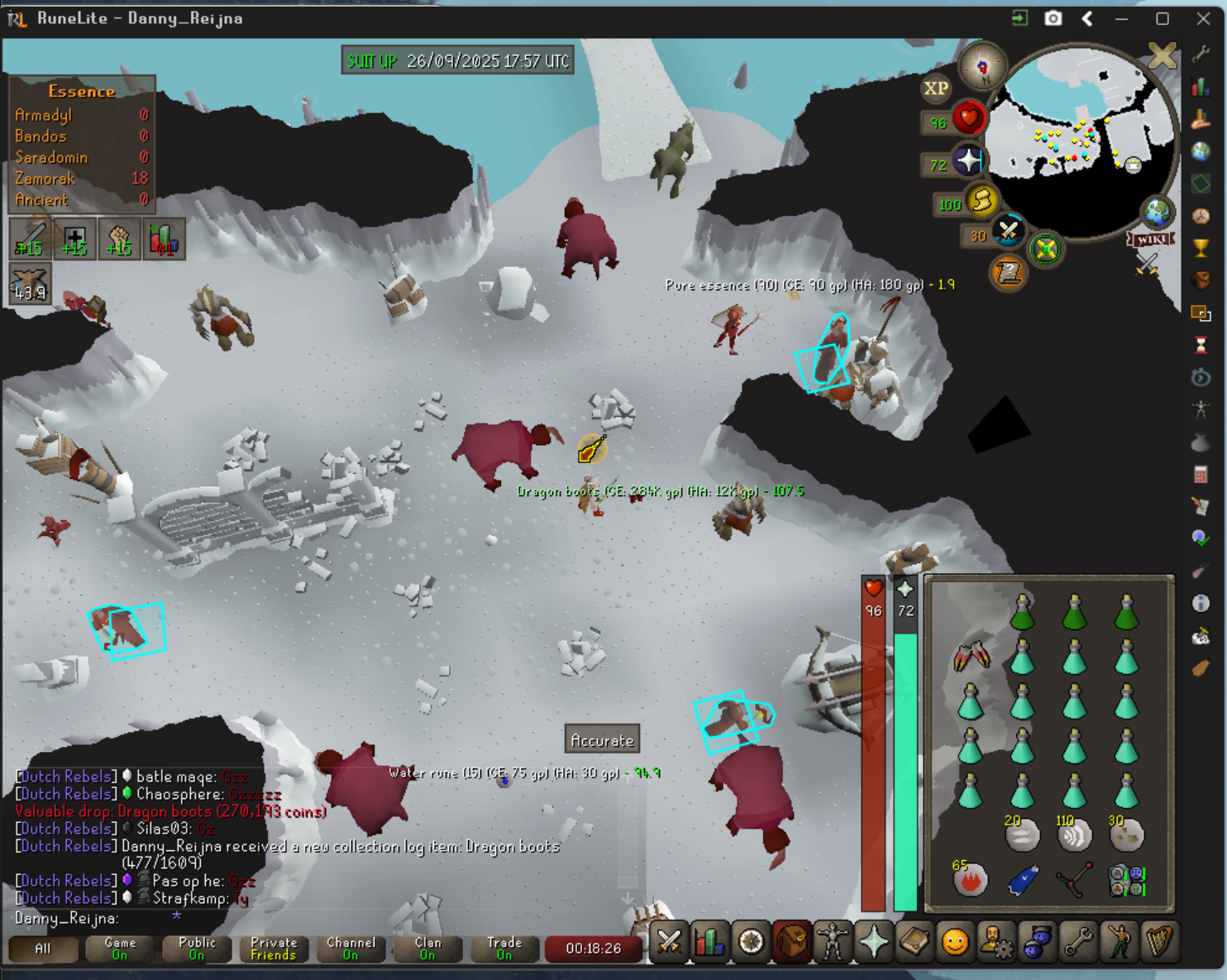Click the compass to face north
Image resolution: width=1227 pixels, height=980 pixels.
(982, 66)
